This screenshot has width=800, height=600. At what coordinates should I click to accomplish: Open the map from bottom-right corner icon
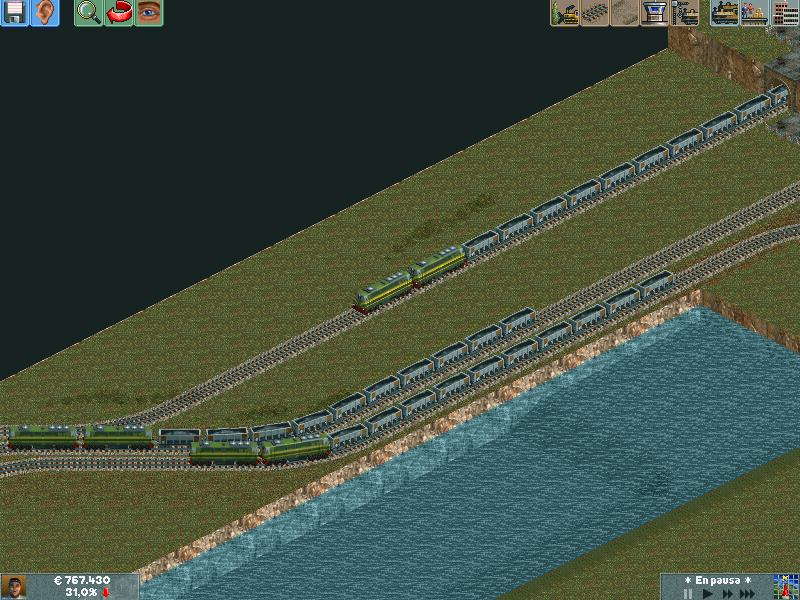tap(785, 587)
